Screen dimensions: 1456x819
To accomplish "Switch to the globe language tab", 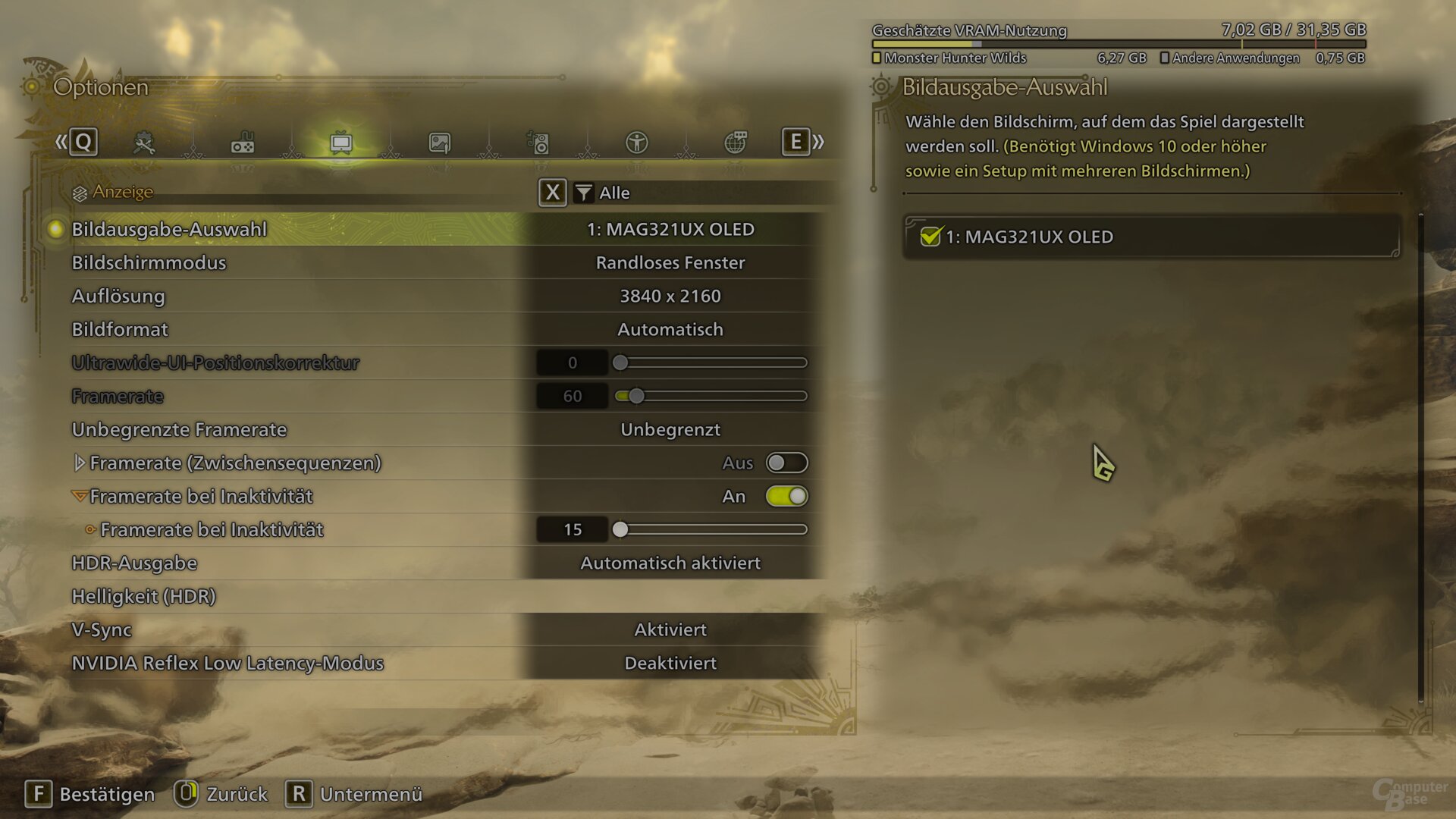I will [x=735, y=143].
